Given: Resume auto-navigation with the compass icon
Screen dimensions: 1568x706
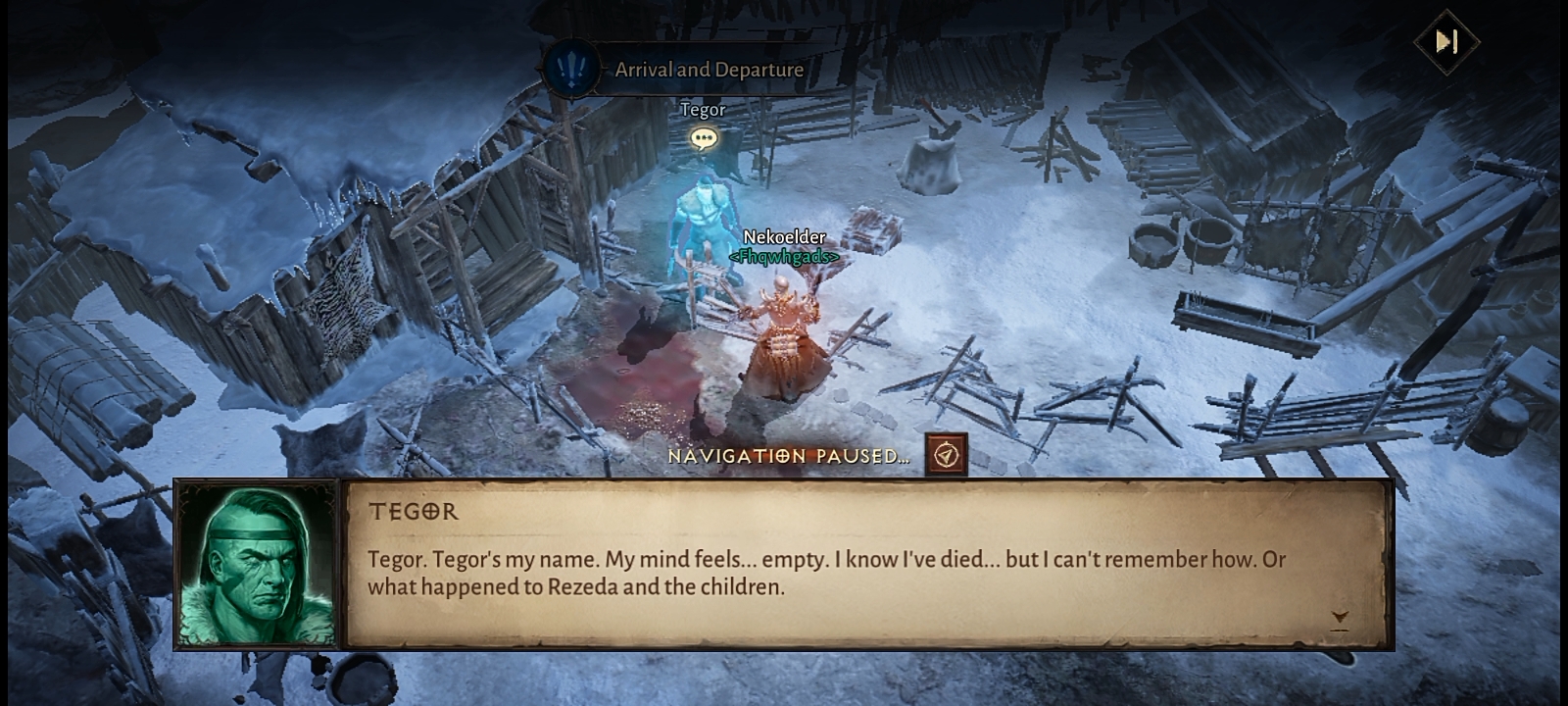Looking at the screenshot, I should point(946,455).
